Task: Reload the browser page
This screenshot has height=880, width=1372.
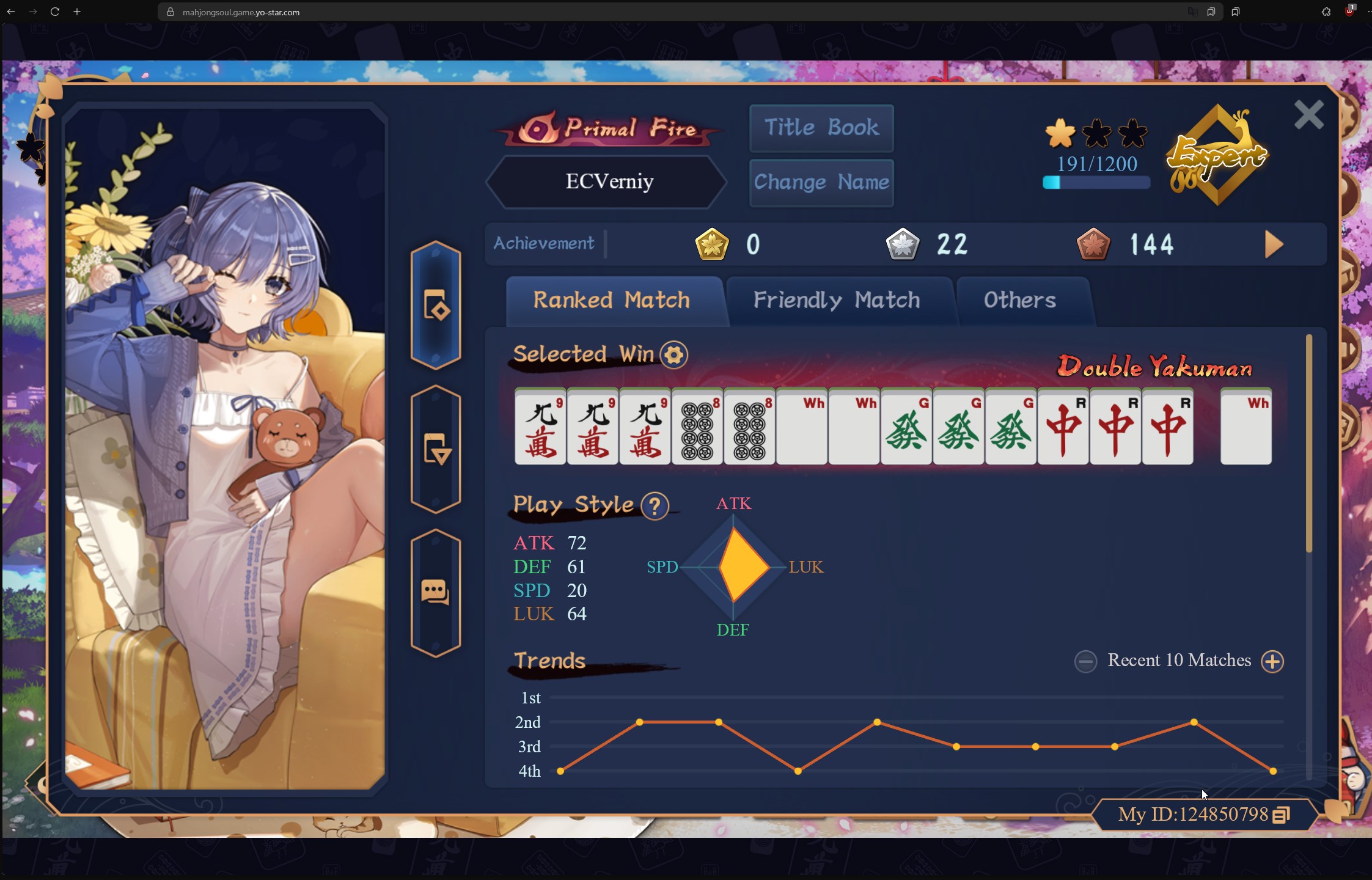Action: tap(55, 12)
